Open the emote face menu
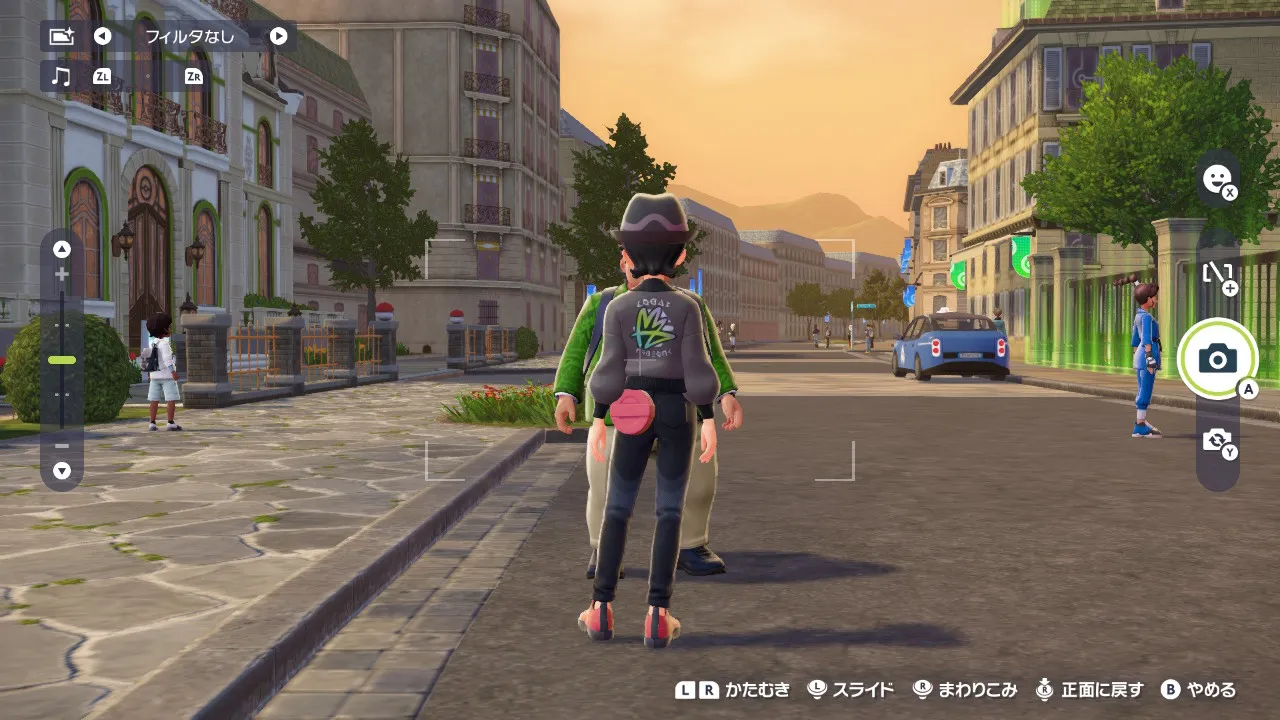Viewport: 1280px width, 720px height. click(1217, 179)
